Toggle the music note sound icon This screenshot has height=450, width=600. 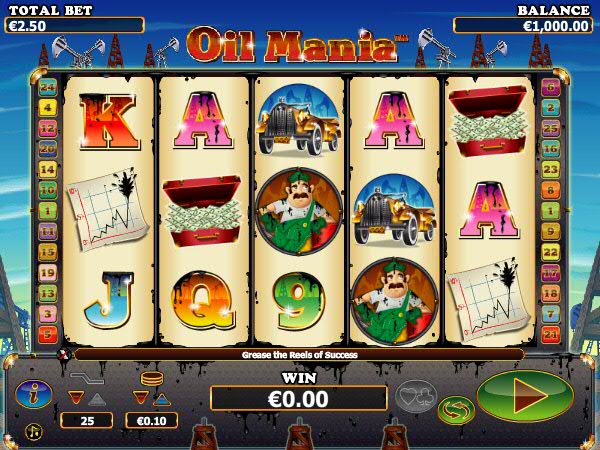[x=33, y=431]
